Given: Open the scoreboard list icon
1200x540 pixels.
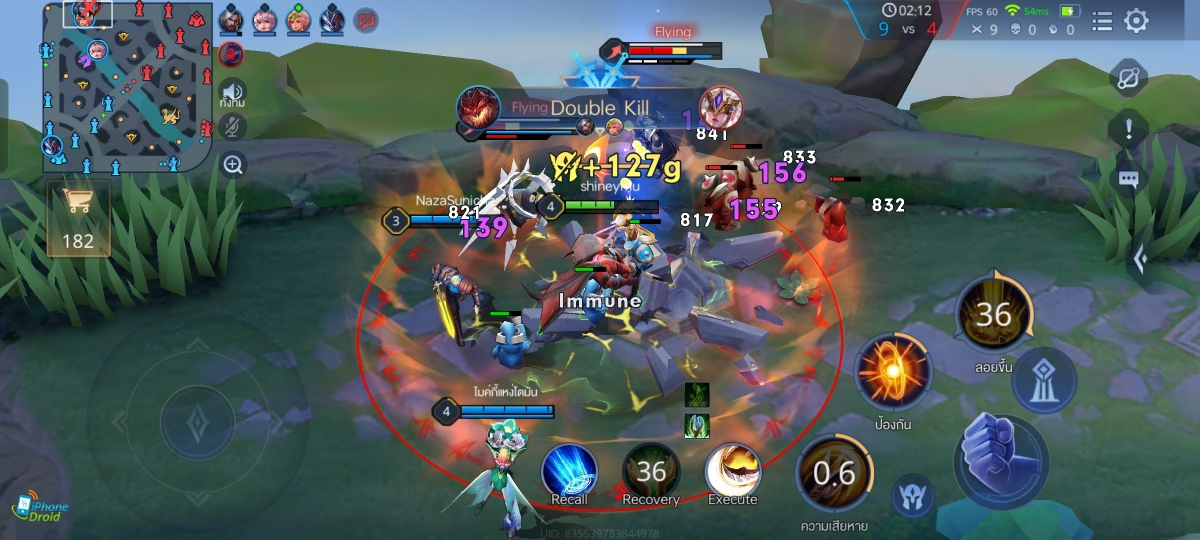Looking at the screenshot, I should coord(1102,21).
